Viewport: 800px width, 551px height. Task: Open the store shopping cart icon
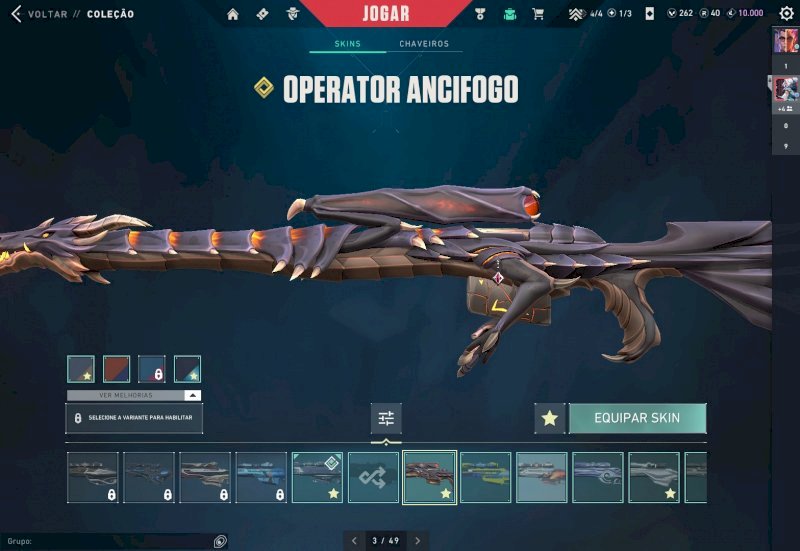click(x=538, y=14)
